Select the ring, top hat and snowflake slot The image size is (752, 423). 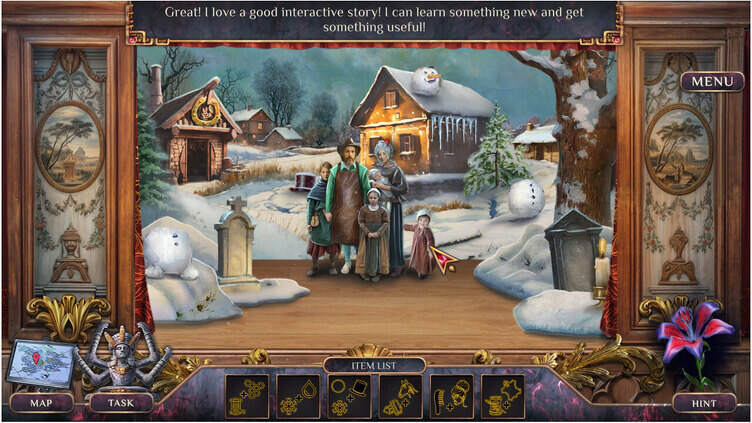pos(349,396)
